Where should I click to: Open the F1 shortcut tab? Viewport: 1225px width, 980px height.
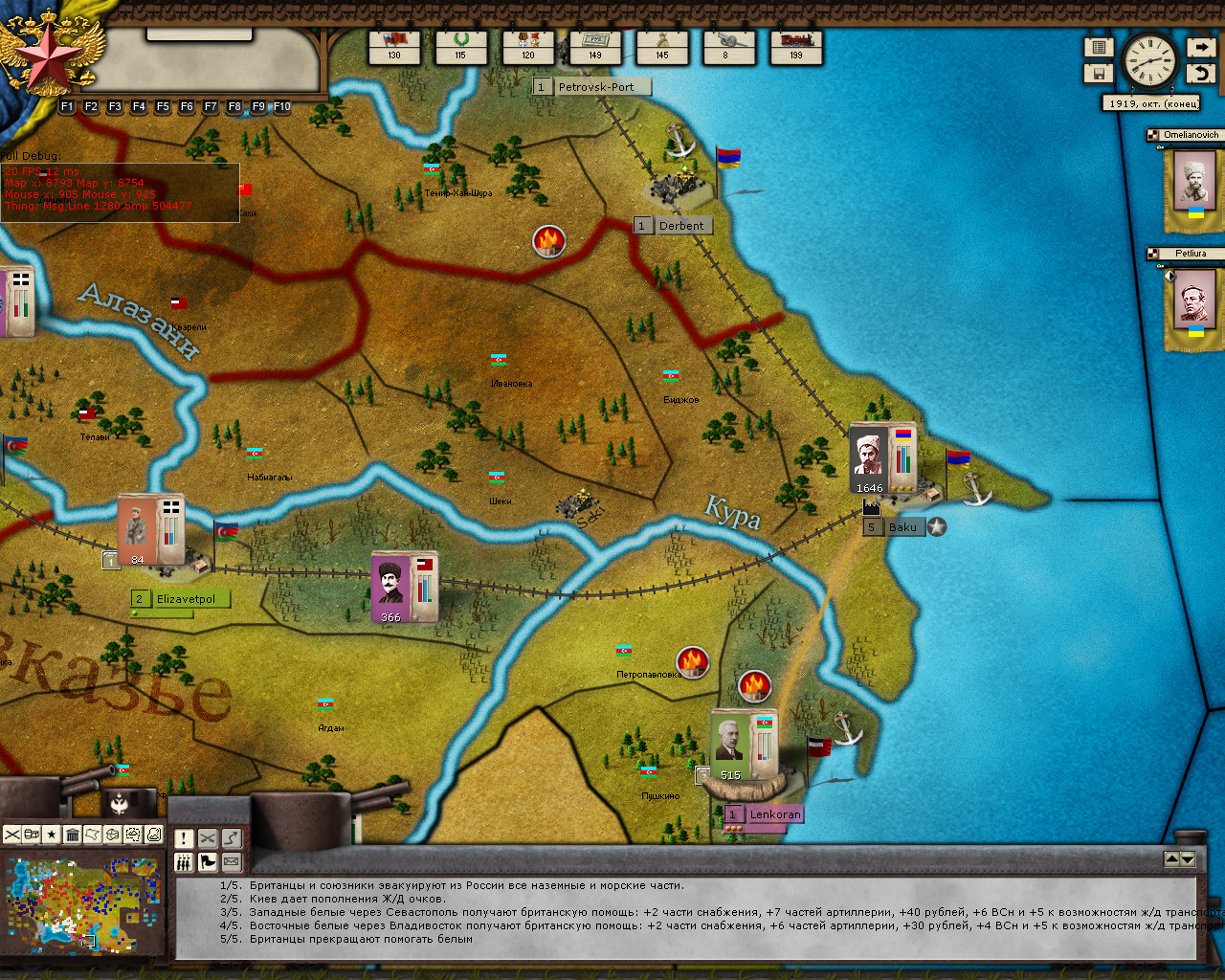coord(67,107)
